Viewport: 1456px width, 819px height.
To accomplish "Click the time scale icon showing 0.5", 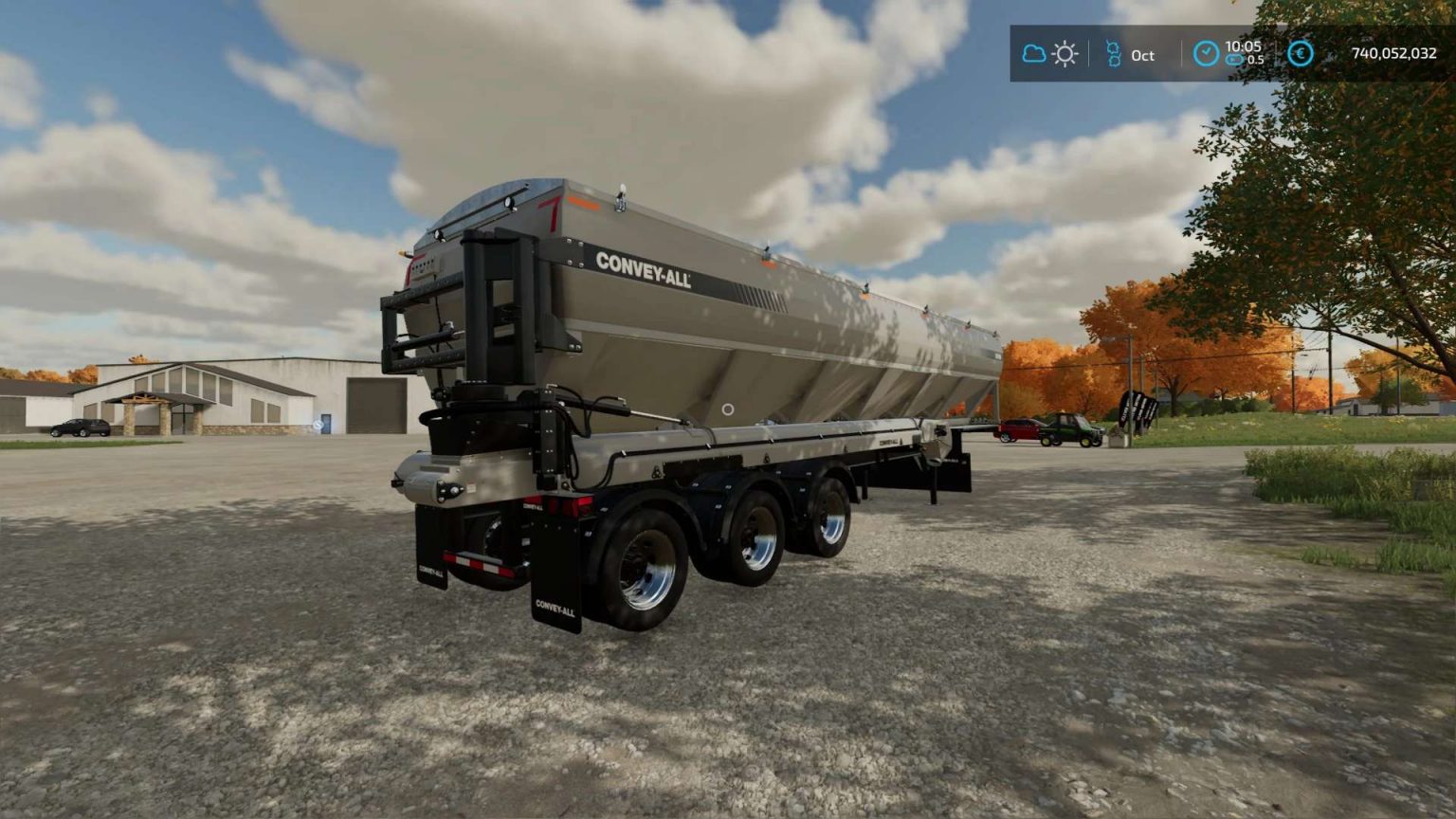I will [1233, 61].
